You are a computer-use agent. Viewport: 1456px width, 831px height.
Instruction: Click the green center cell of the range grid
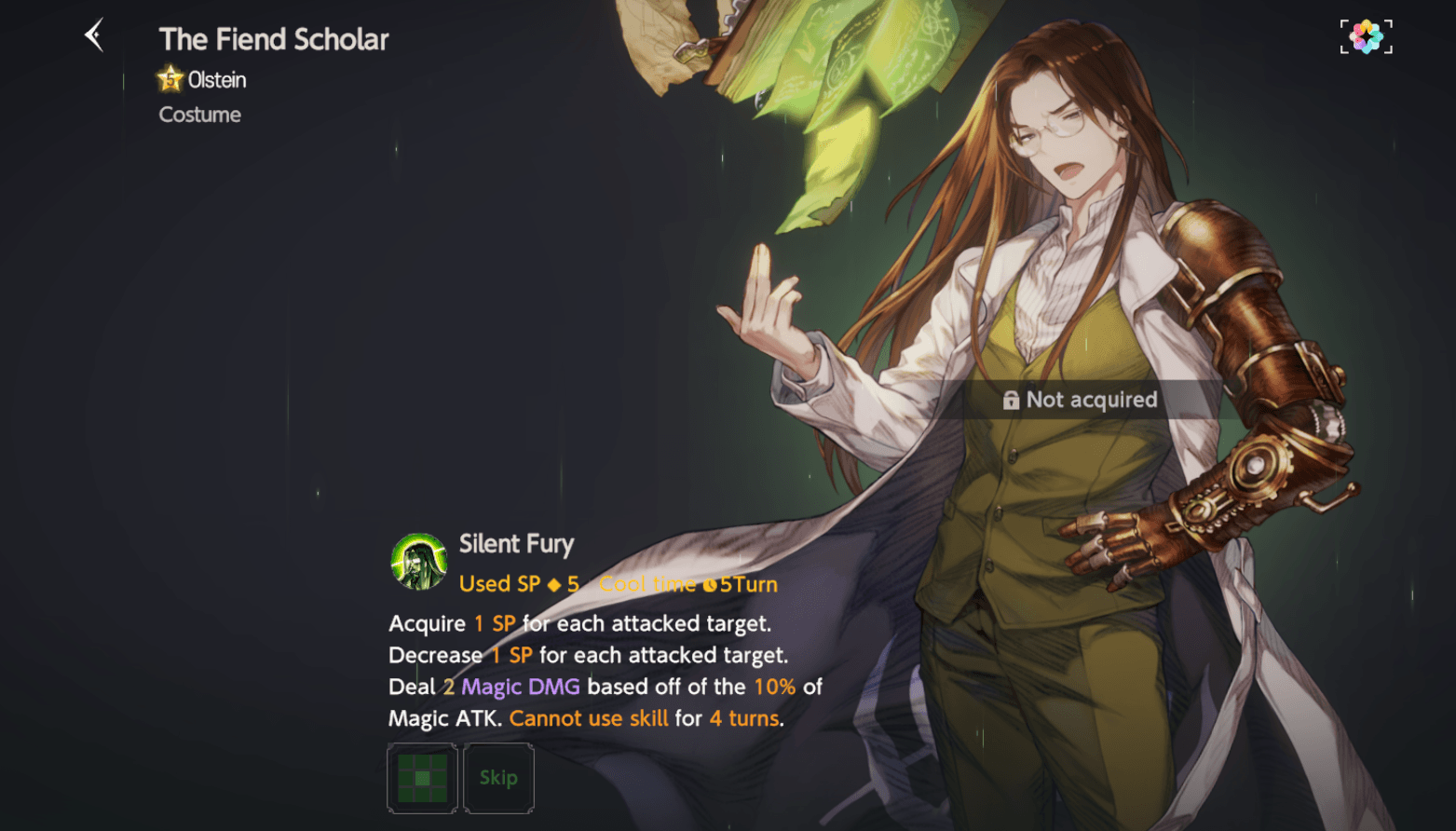tap(421, 779)
